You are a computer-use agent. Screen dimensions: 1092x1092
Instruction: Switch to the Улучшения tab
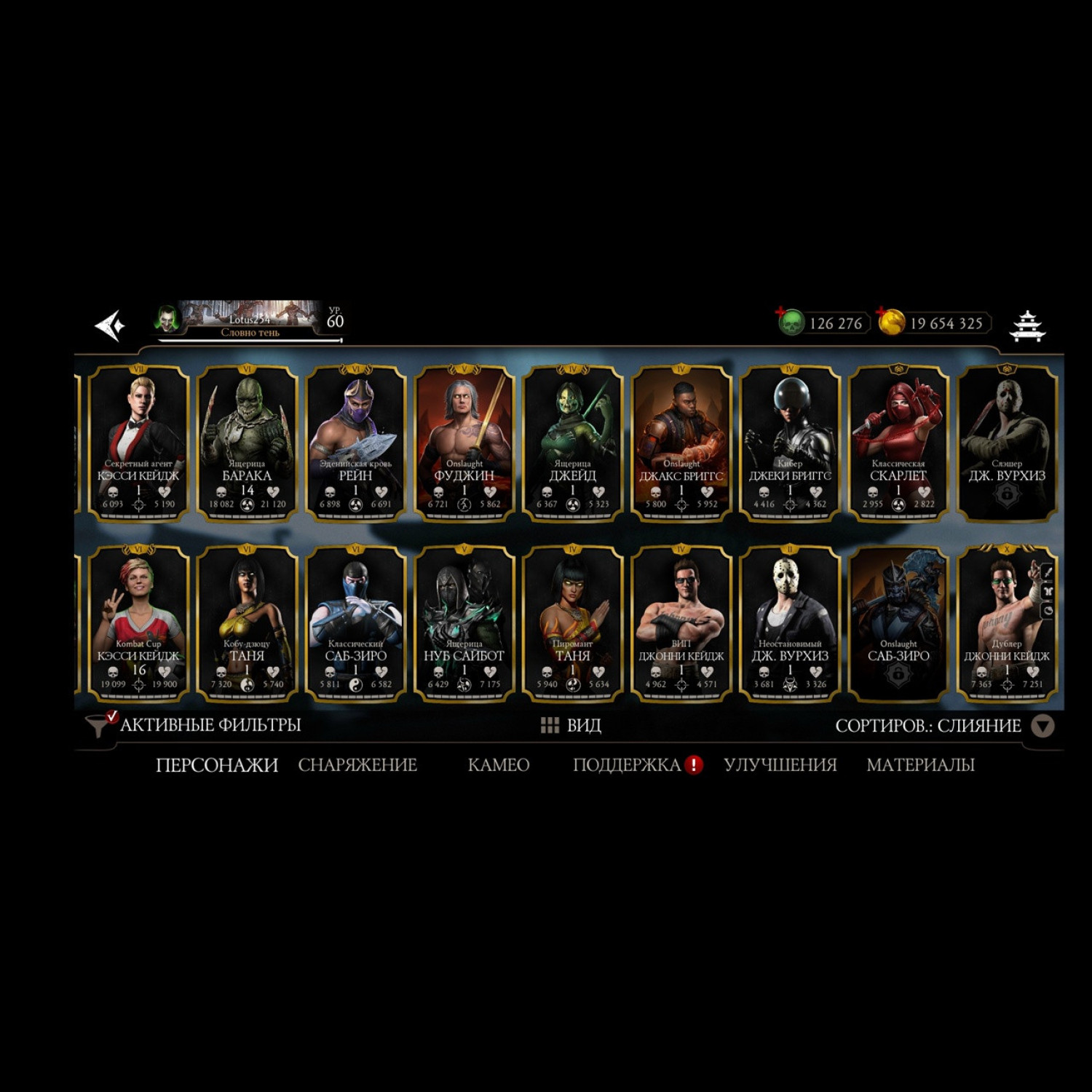[x=780, y=765]
